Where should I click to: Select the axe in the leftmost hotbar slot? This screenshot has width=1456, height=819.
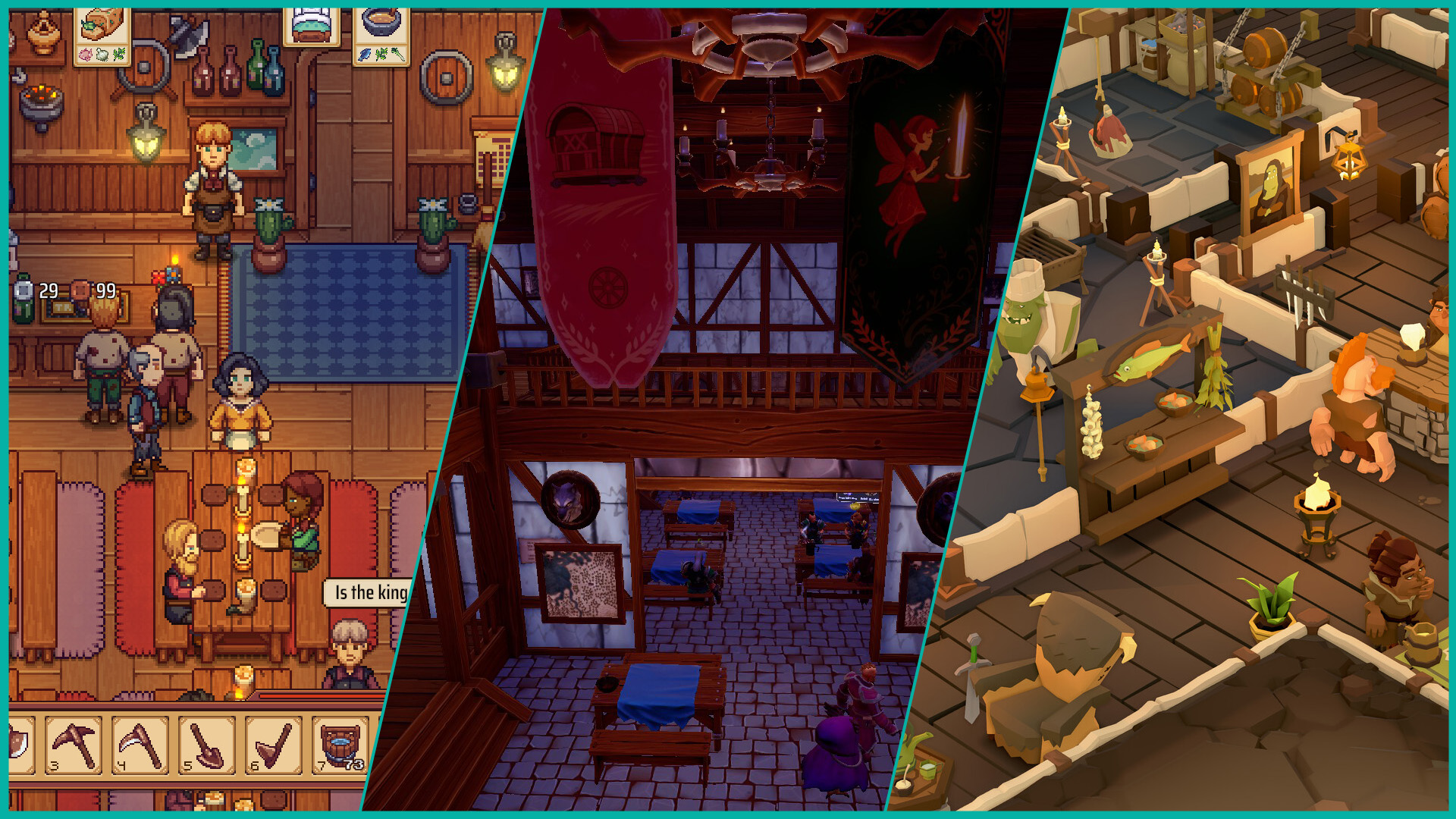(x=19, y=746)
